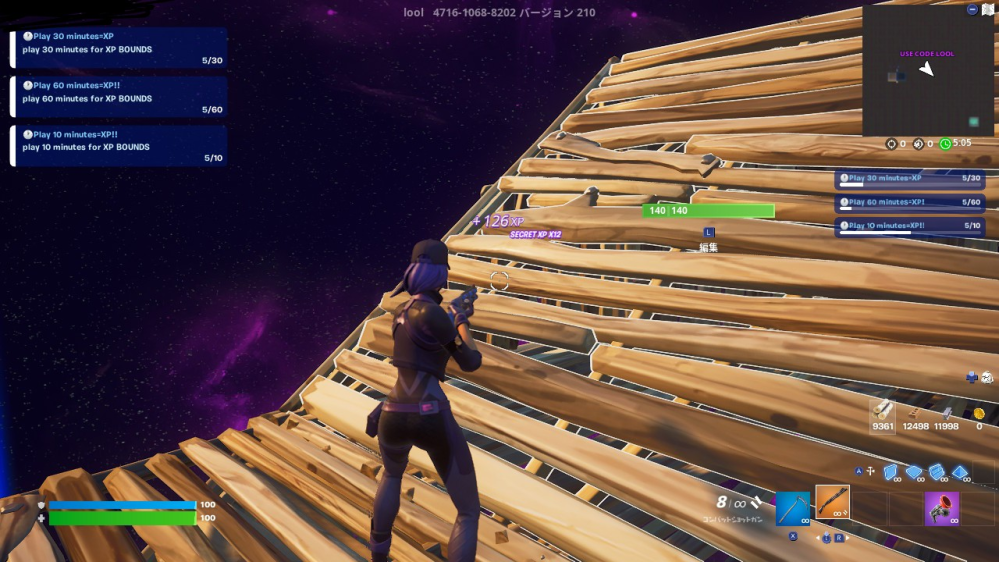This screenshot has width=999, height=562.
Task: Open the "play 10 minutes for XP BOUNDS" quest card
Action: pyautogui.click(x=118, y=145)
